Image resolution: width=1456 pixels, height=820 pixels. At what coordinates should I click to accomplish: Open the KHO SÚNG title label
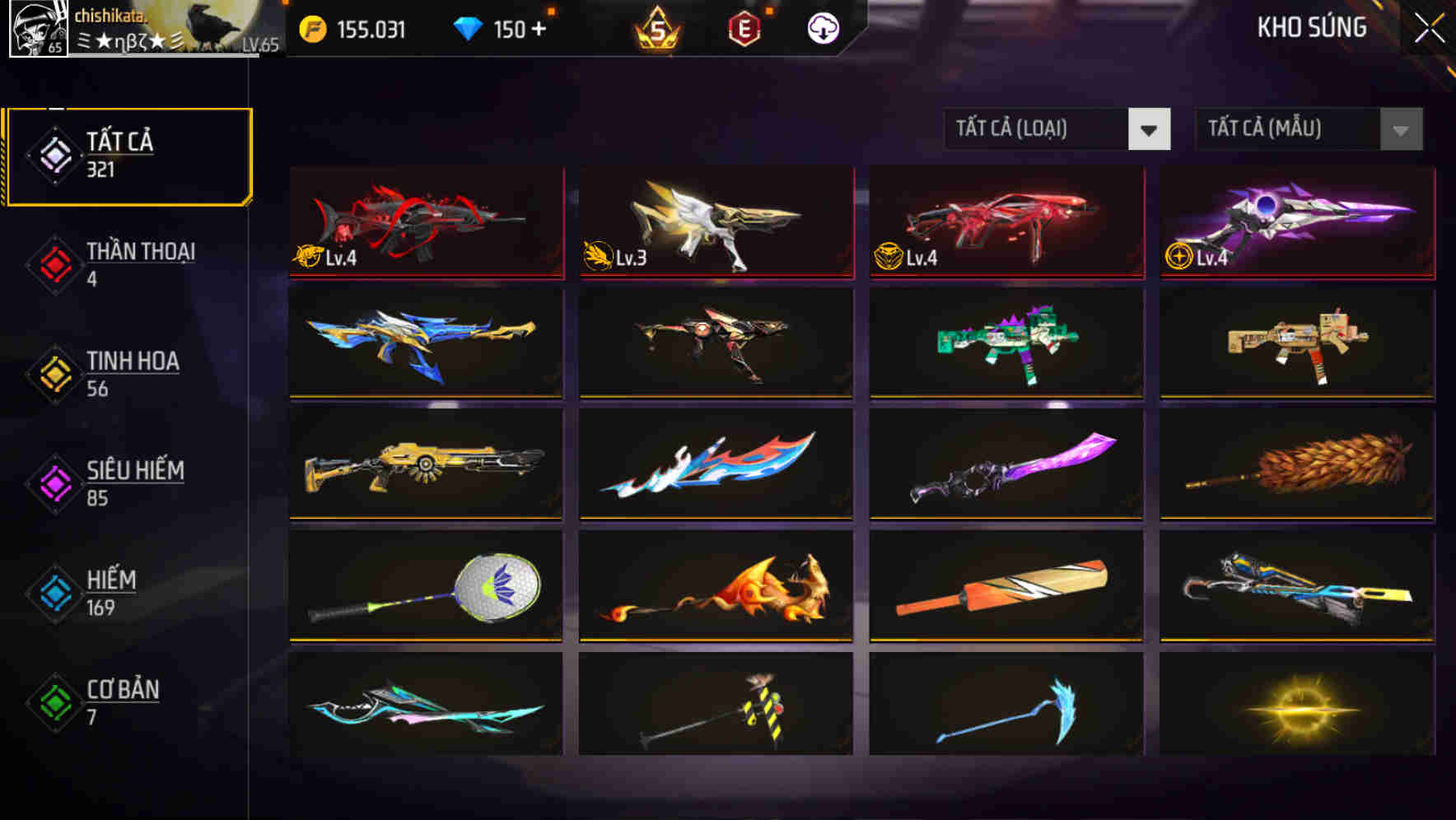click(1311, 27)
